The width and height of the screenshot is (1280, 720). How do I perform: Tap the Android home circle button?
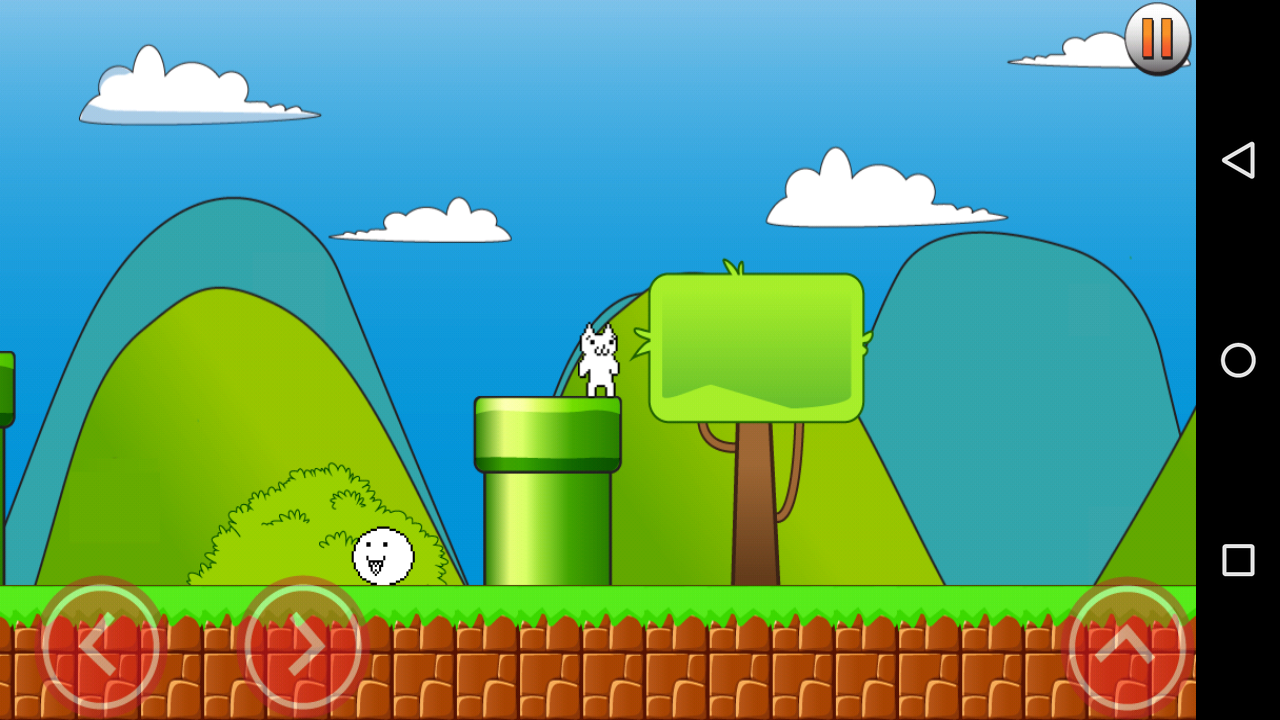click(1238, 361)
